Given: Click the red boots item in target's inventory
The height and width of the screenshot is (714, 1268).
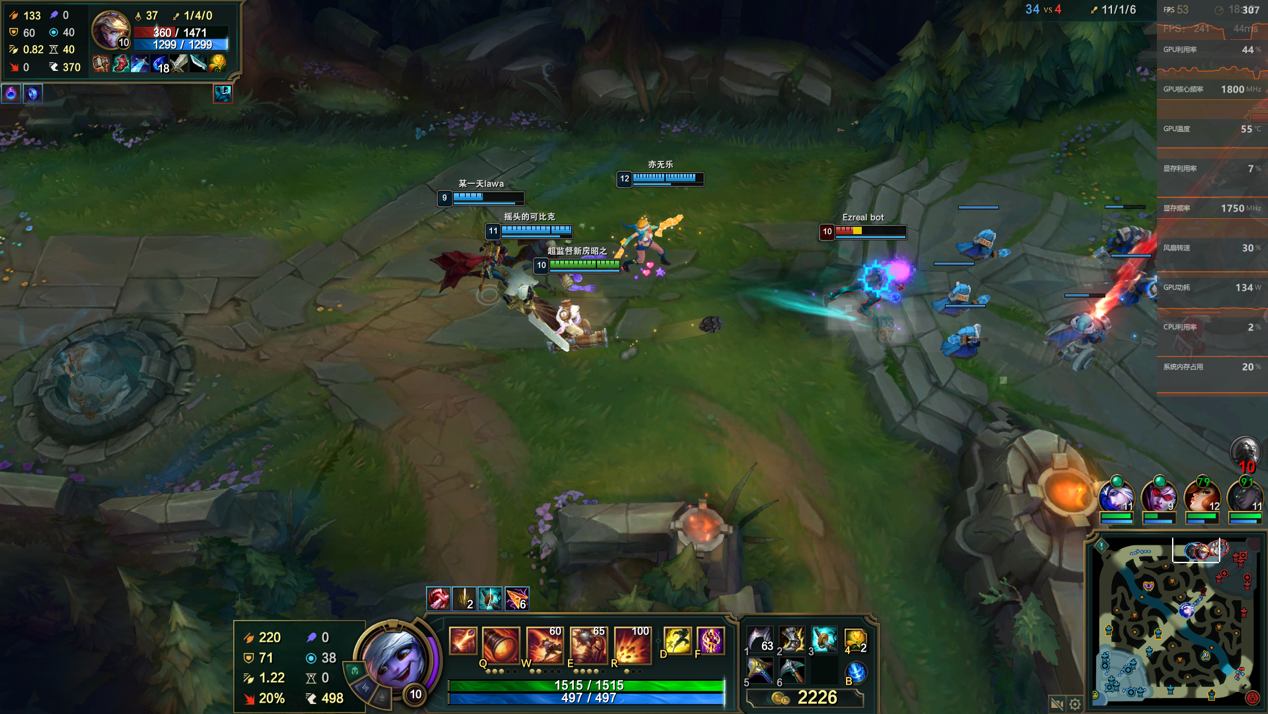Looking at the screenshot, I should pyautogui.click(x=120, y=65).
